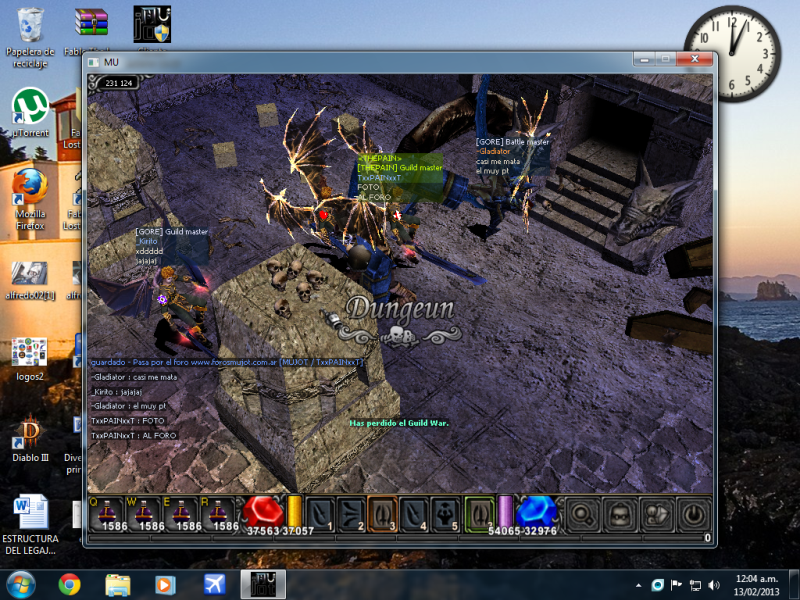Use the potion in slot R

(x=220, y=512)
